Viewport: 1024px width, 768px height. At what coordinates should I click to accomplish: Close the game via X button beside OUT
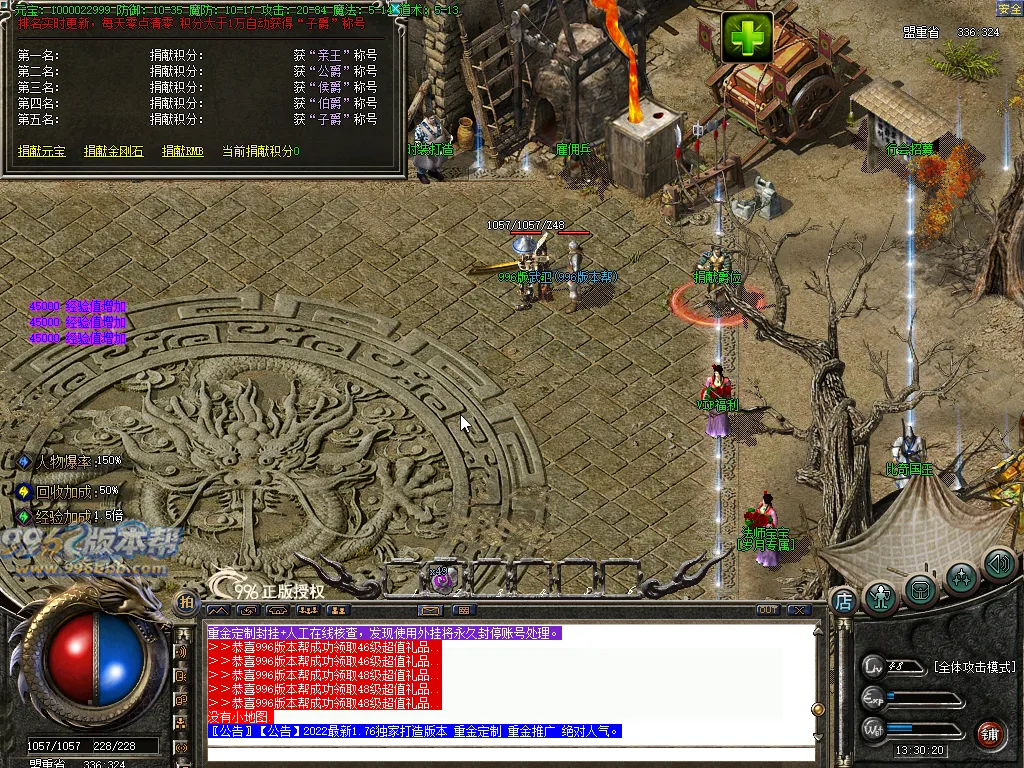tap(798, 610)
